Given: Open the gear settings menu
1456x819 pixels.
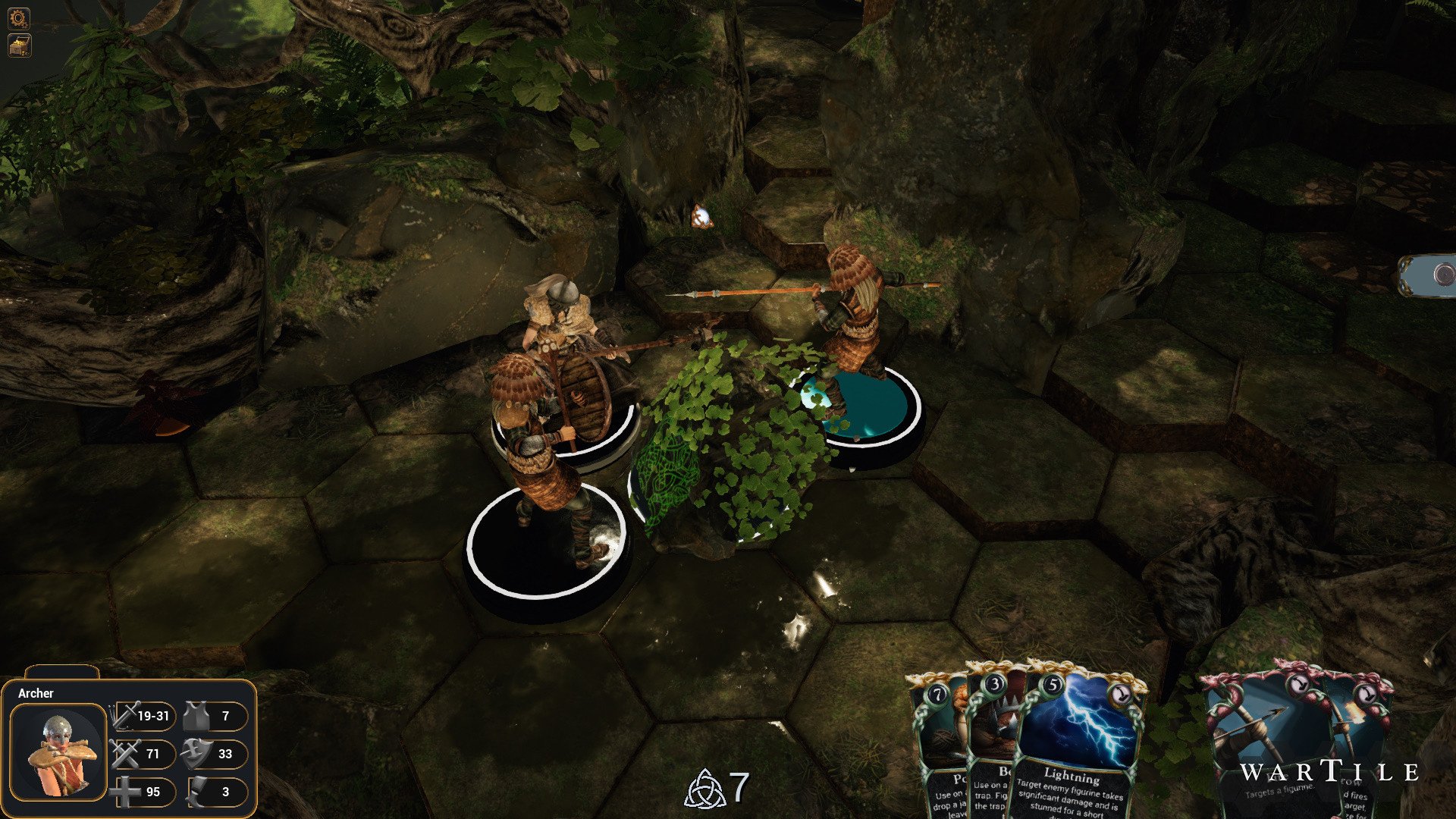Looking at the screenshot, I should click(18, 18).
